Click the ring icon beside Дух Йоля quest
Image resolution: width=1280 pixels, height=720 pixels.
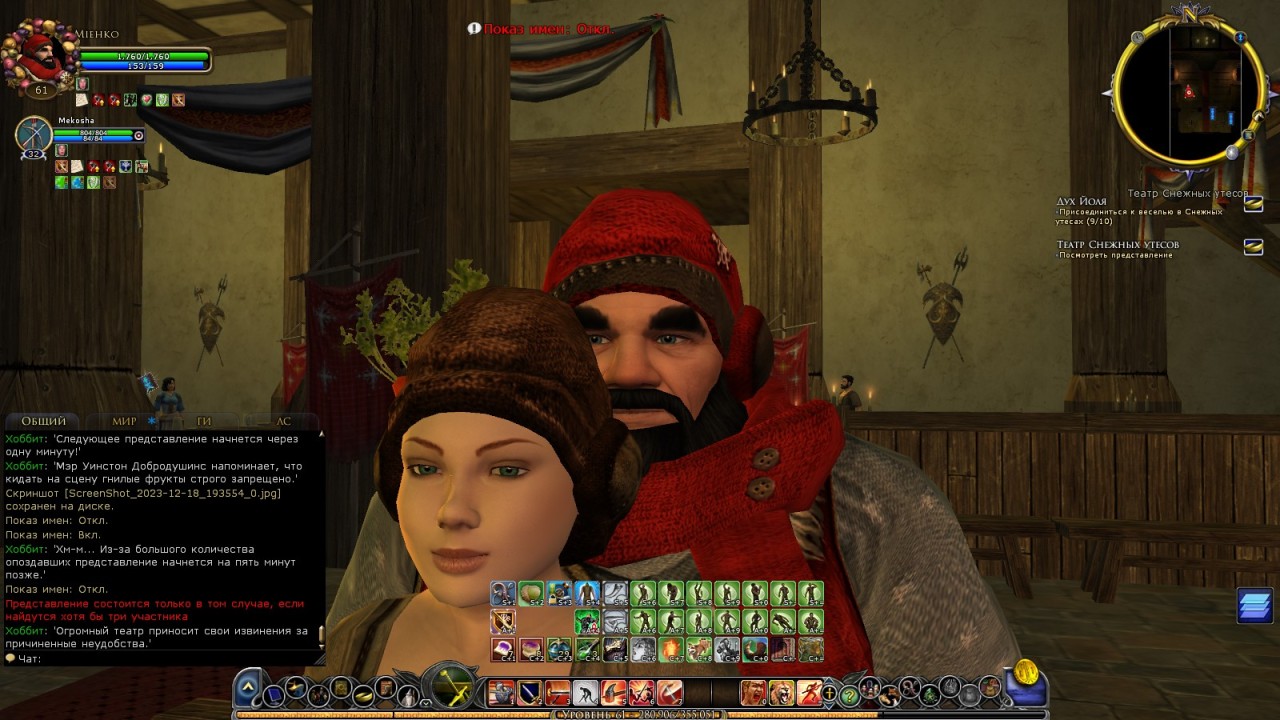1252,205
